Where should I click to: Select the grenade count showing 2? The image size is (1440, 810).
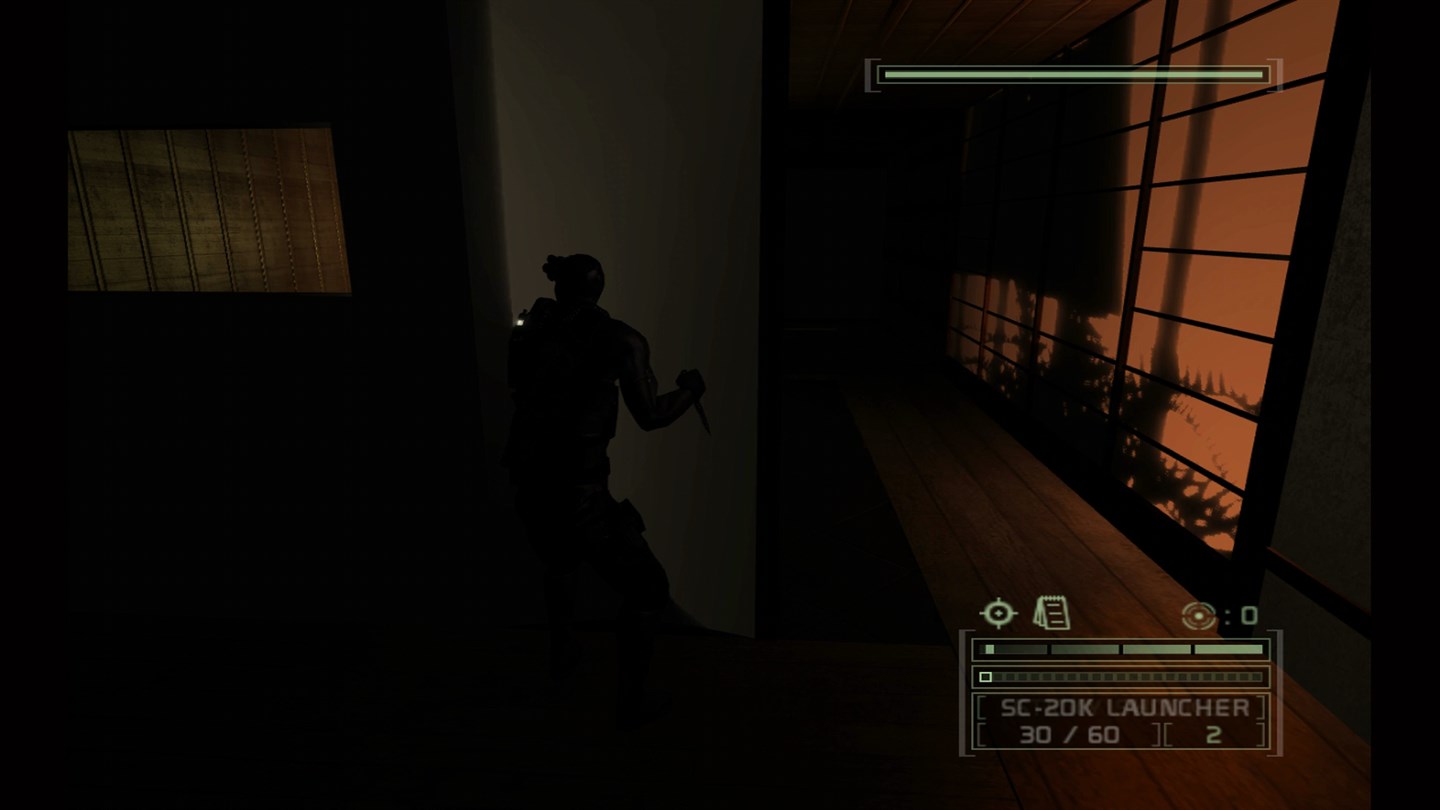tap(1215, 733)
